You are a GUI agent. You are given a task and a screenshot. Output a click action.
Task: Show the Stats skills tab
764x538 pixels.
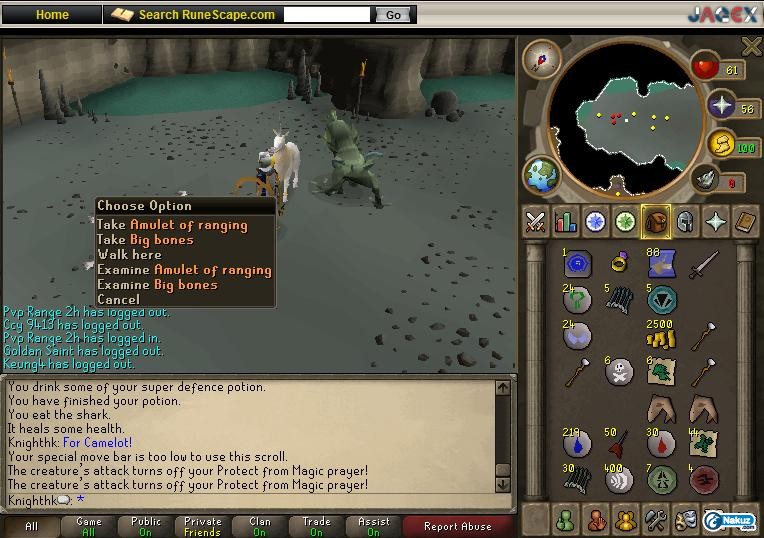[x=566, y=222]
